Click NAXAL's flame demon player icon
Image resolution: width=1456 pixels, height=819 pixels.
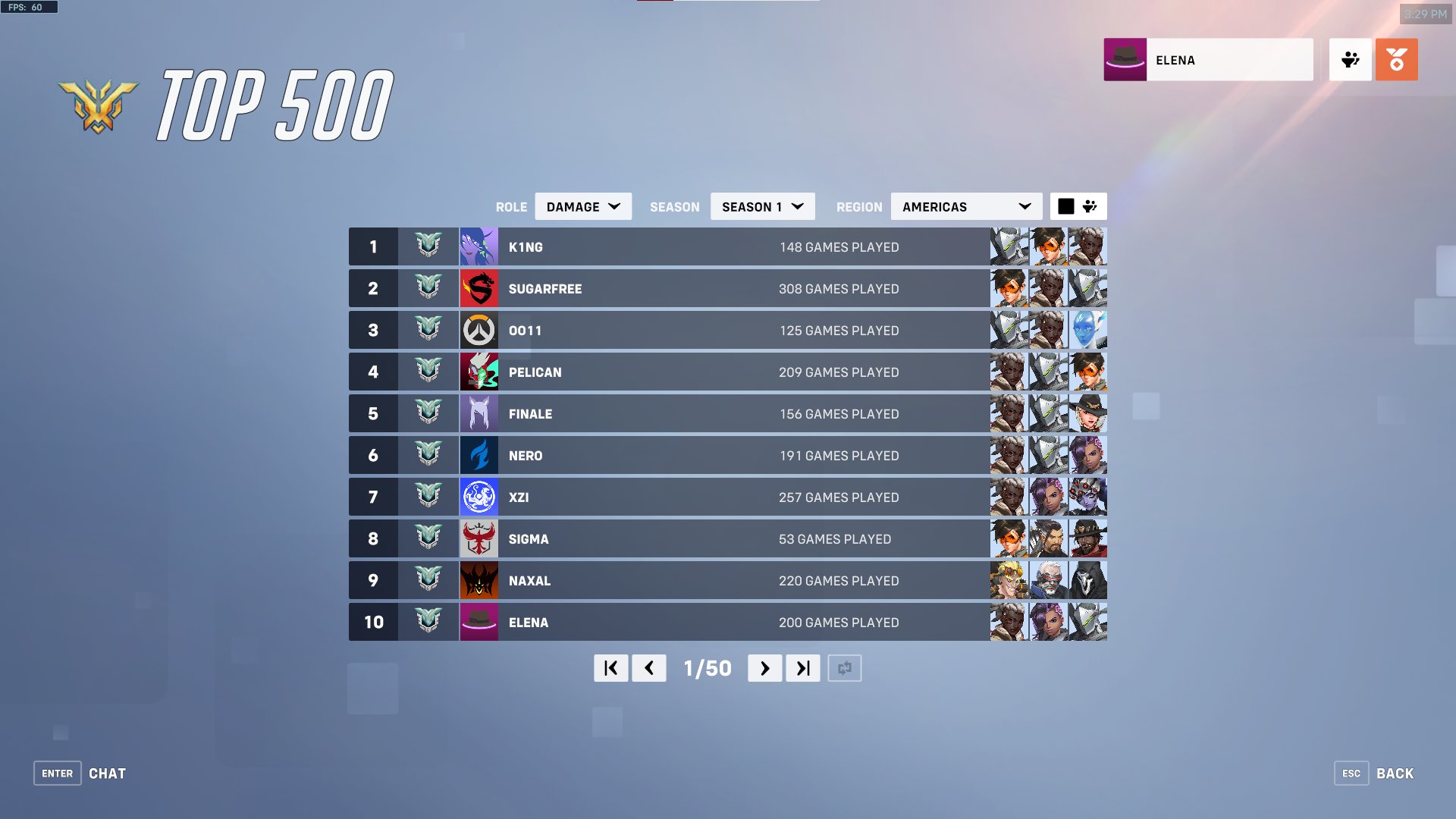[479, 580]
